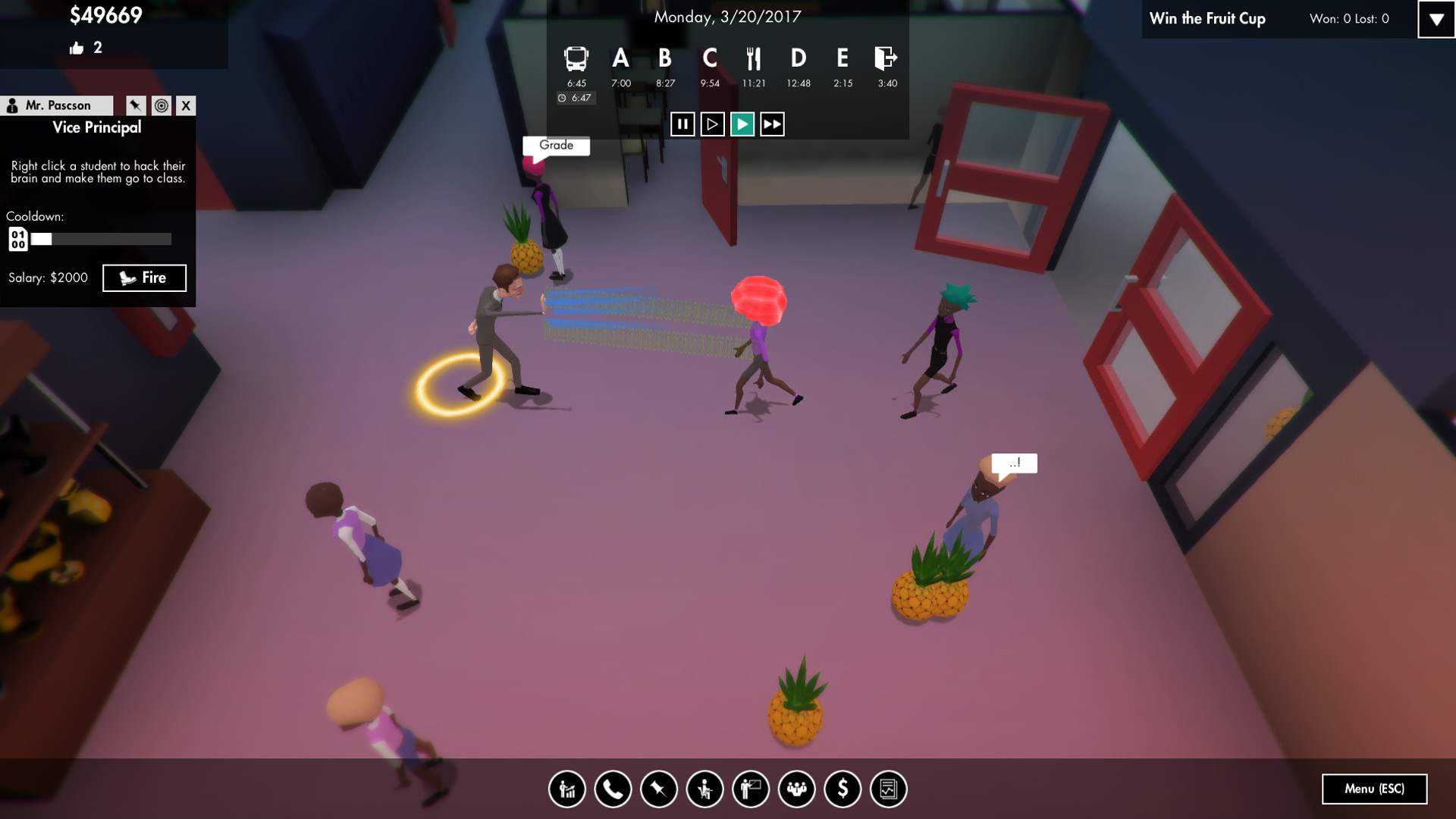Screen dimensions: 1456x819
Task: Toggle the pin on Mr. Pascson's panel
Action: tap(135, 105)
